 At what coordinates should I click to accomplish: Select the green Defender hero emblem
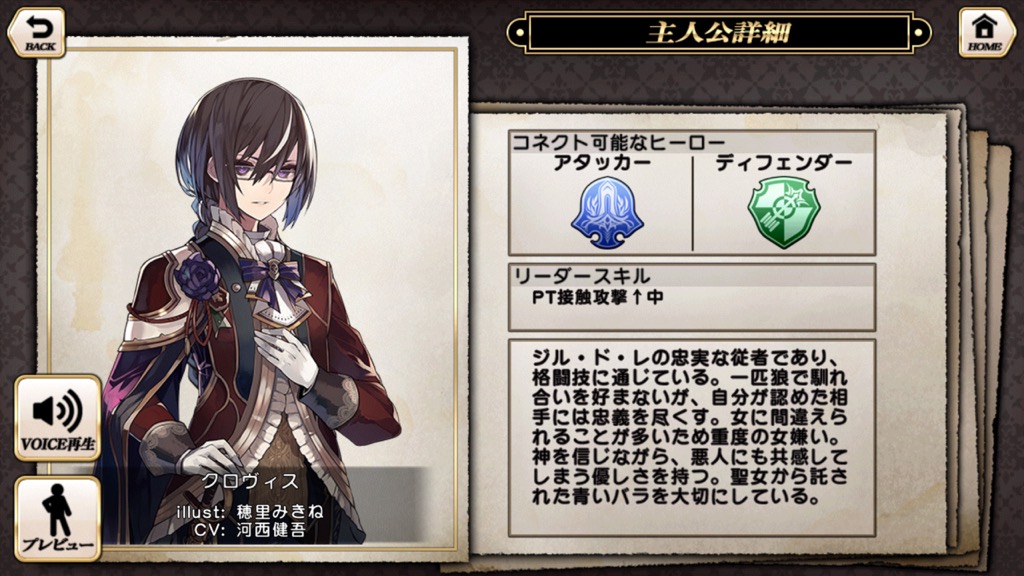click(x=784, y=212)
